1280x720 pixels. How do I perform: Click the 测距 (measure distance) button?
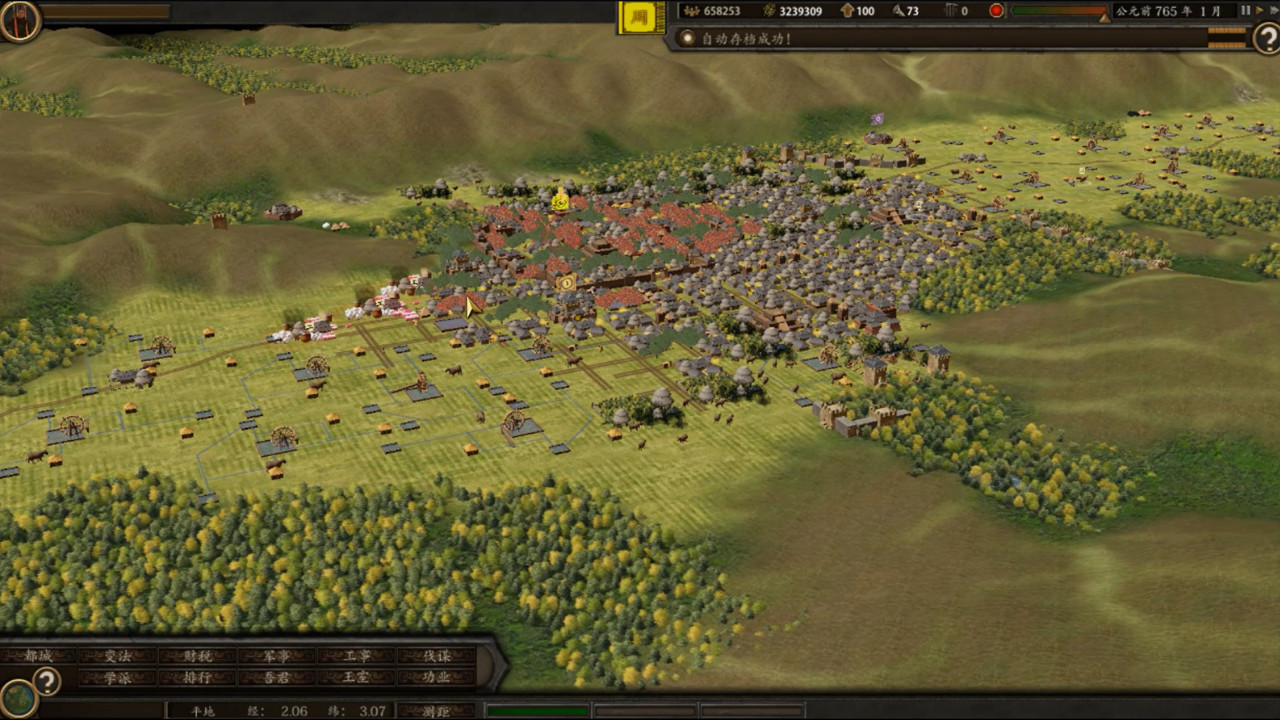click(x=436, y=711)
